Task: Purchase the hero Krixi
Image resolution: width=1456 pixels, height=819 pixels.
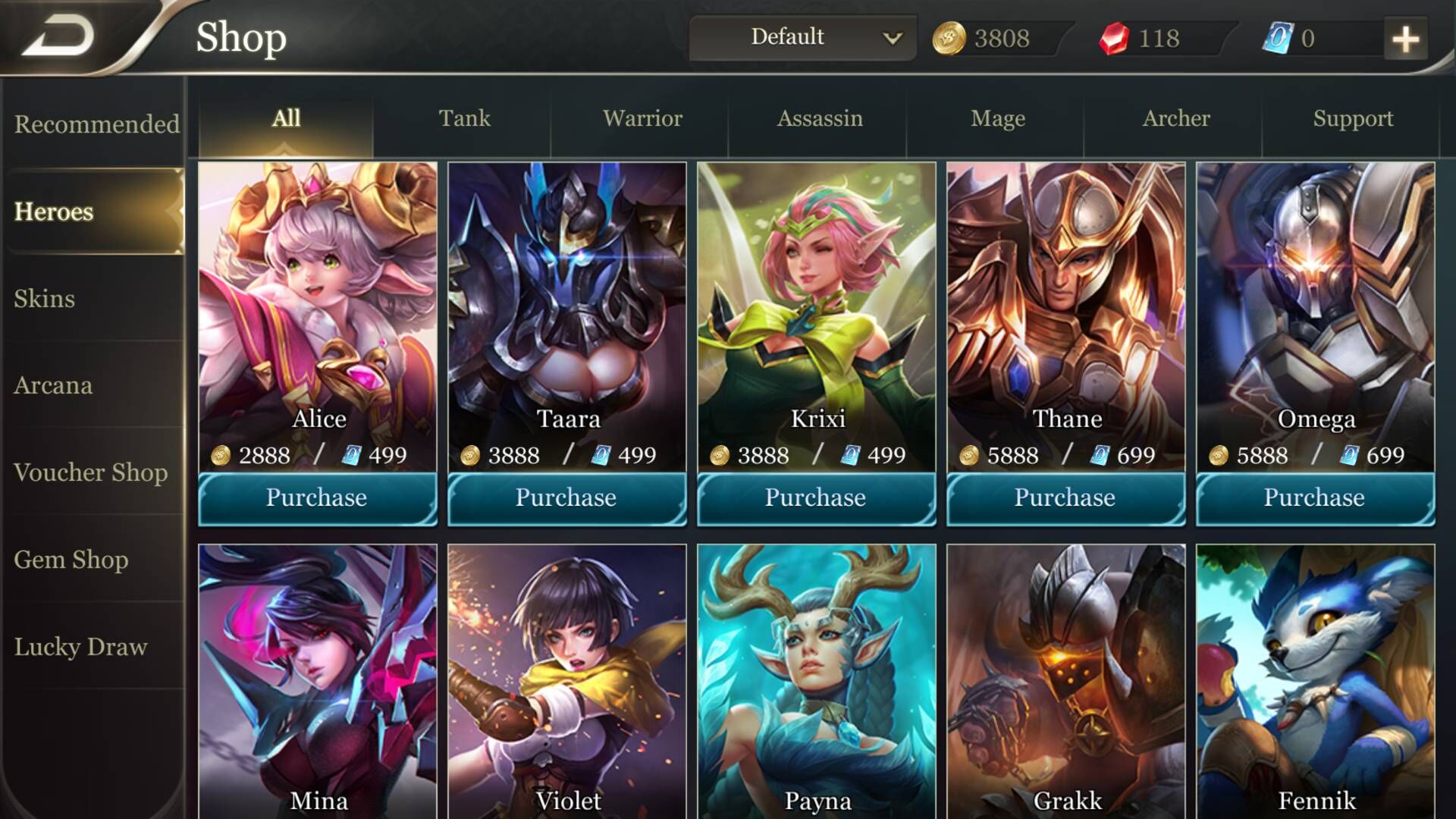Action: (816, 497)
